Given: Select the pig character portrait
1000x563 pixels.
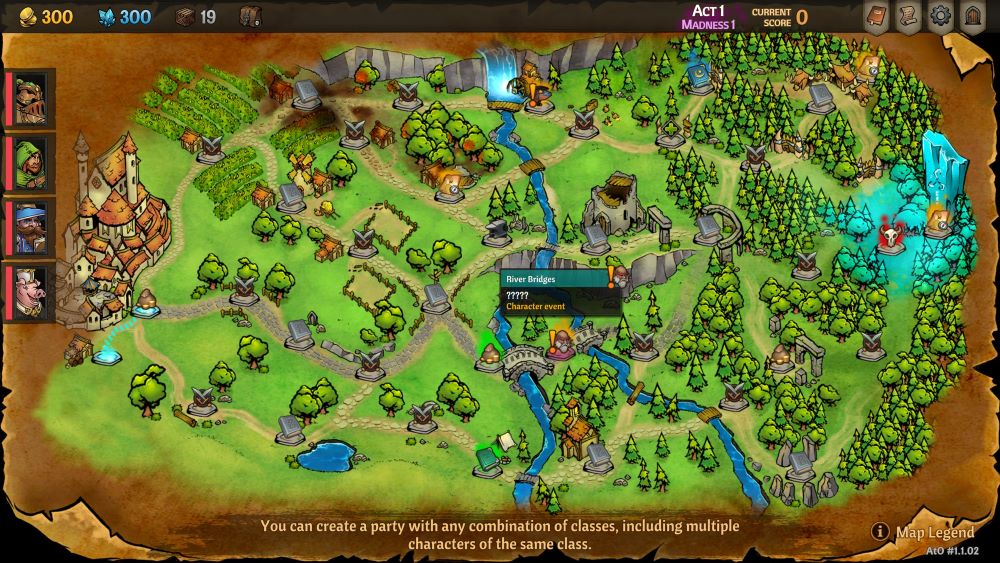Looking at the screenshot, I should click(31, 293).
